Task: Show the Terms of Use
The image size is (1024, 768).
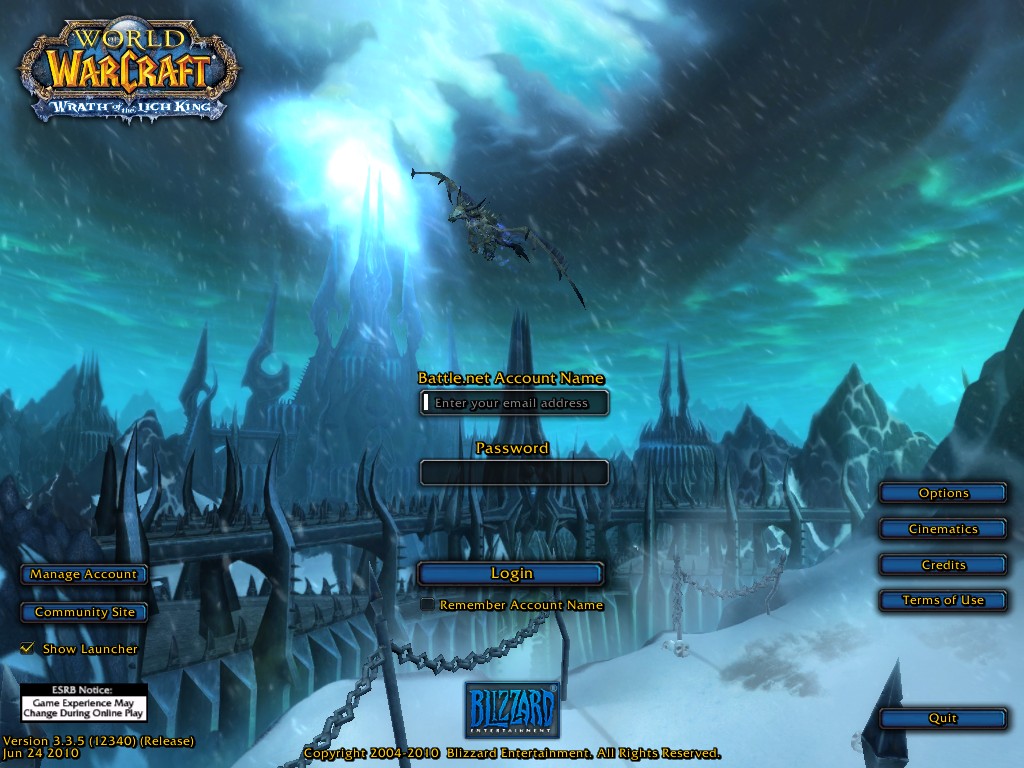Action: (943, 600)
